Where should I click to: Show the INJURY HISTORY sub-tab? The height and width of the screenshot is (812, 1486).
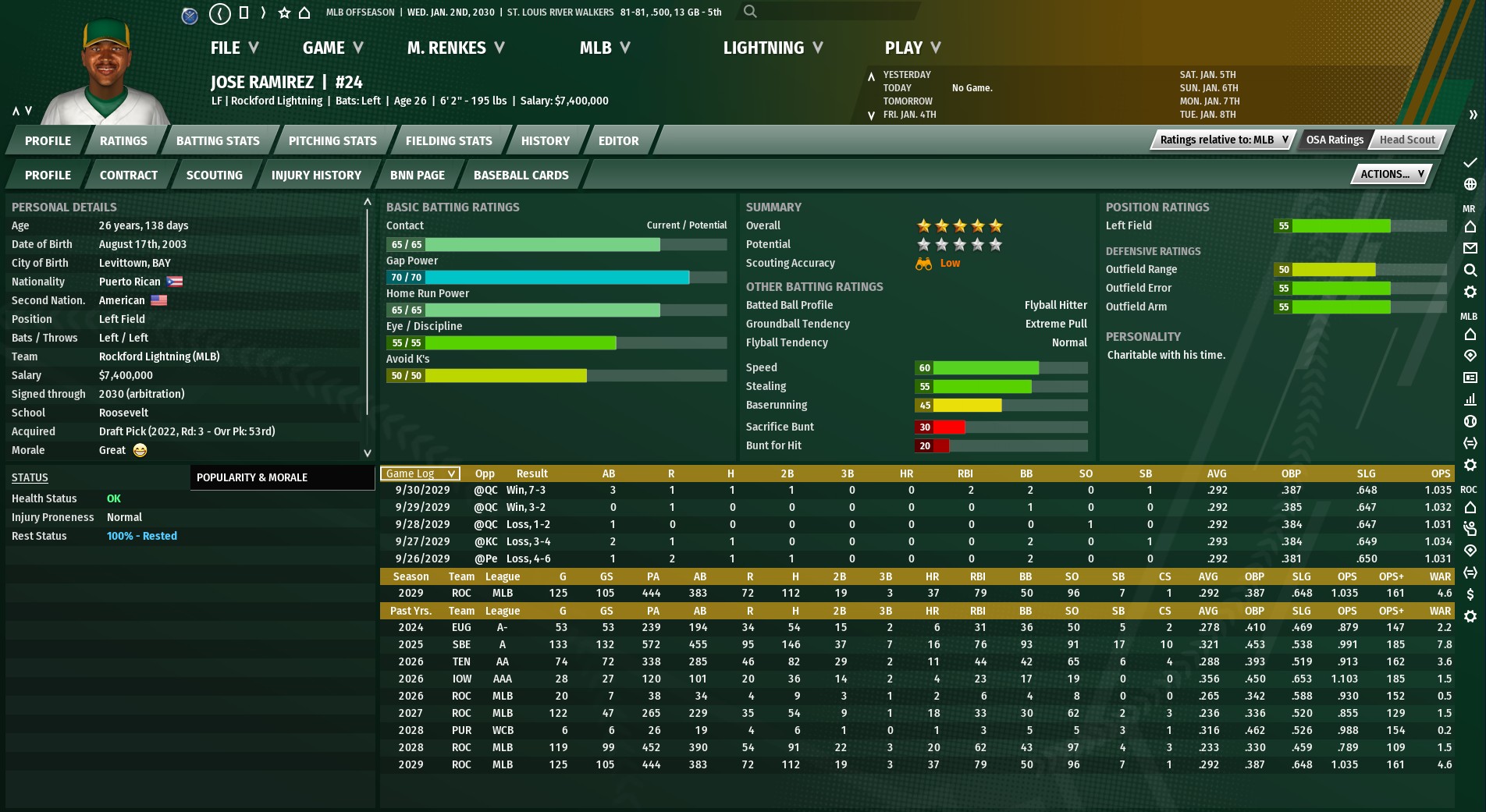pyautogui.click(x=316, y=176)
